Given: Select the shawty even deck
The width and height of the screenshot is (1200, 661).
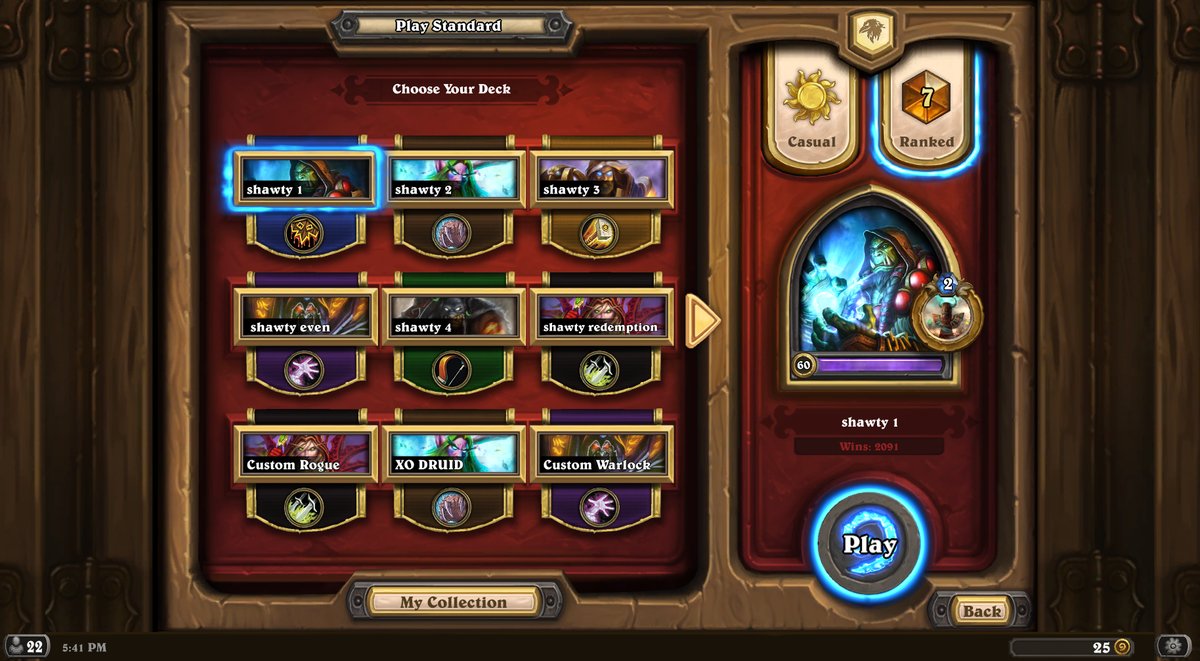Looking at the screenshot, I should coord(305,317).
